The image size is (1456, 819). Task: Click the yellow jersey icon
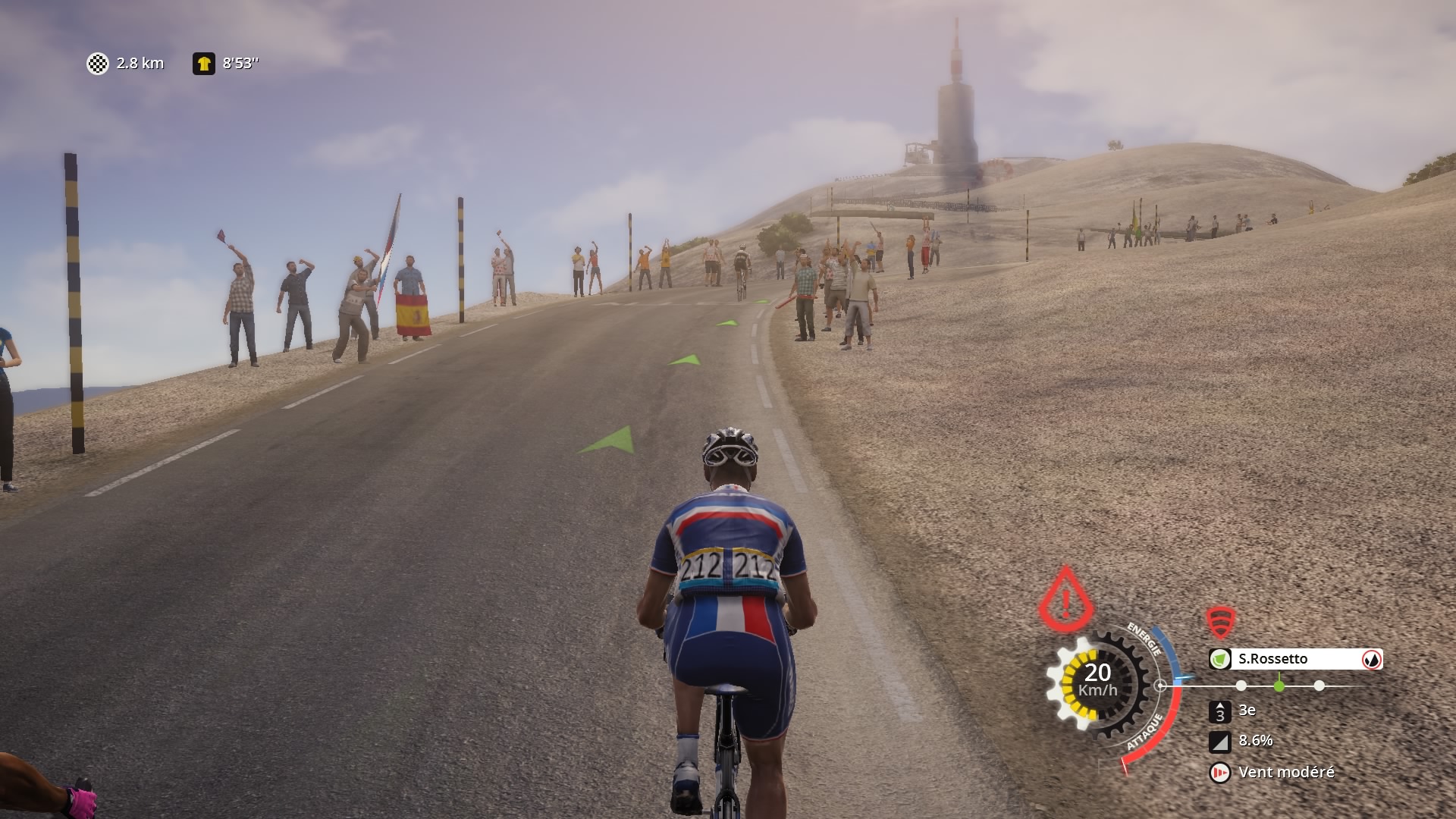coord(203,64)
